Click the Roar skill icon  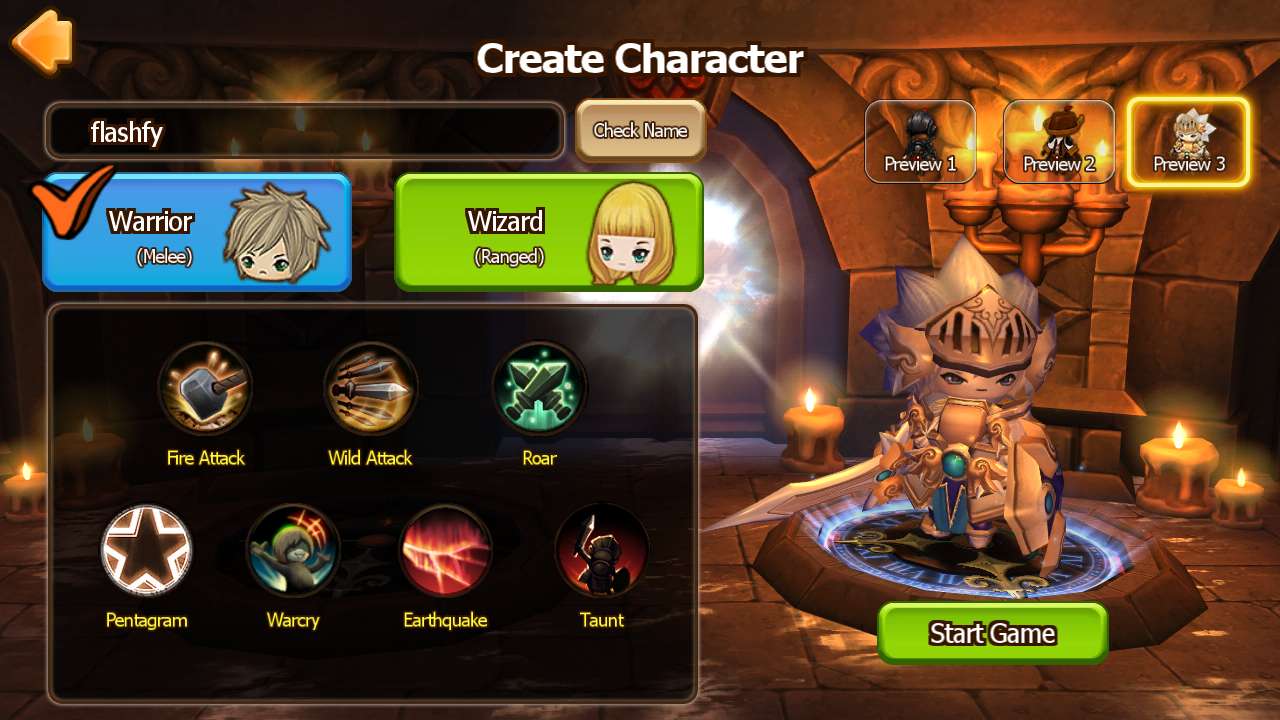pos(539,389)
